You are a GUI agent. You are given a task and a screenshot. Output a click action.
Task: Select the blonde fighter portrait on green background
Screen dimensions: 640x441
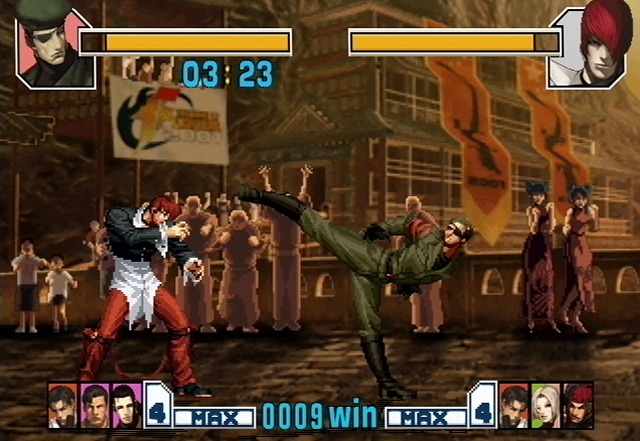point(546,404)
